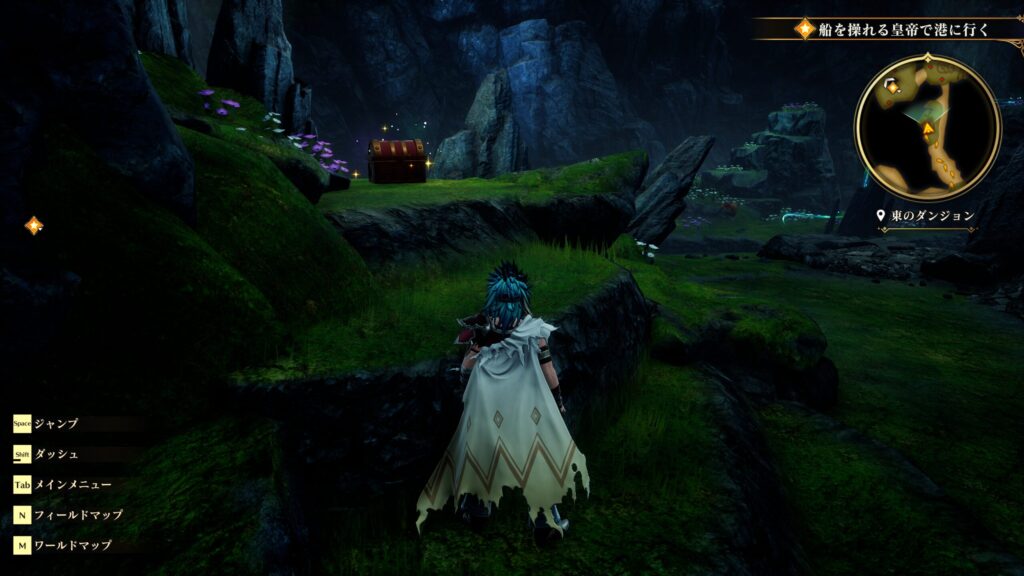1024x576 pixels.
Task: Open the circular minimap
Action: click(927, 128)
